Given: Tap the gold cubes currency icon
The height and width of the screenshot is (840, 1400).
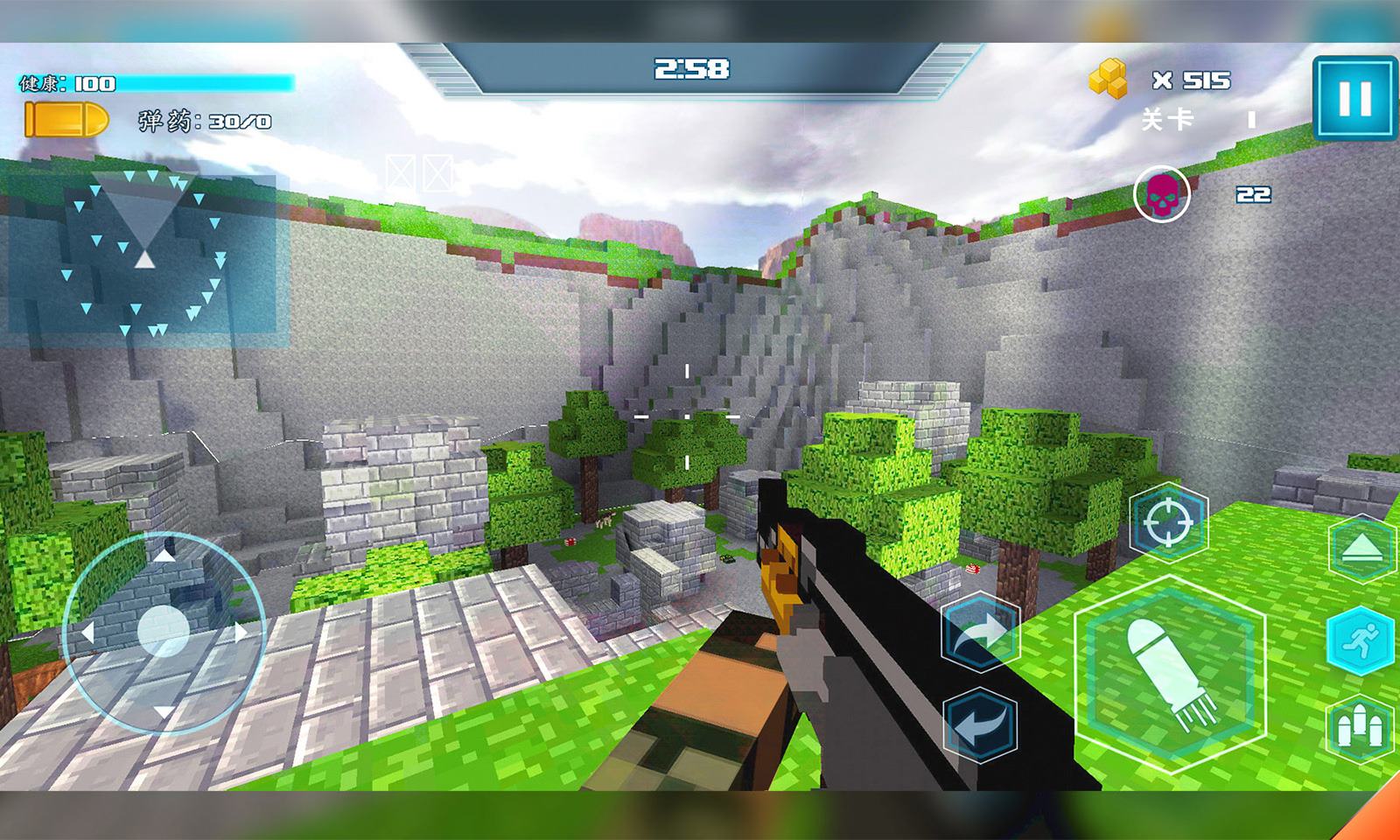Looking at the screenshot, I should 1108,80.
